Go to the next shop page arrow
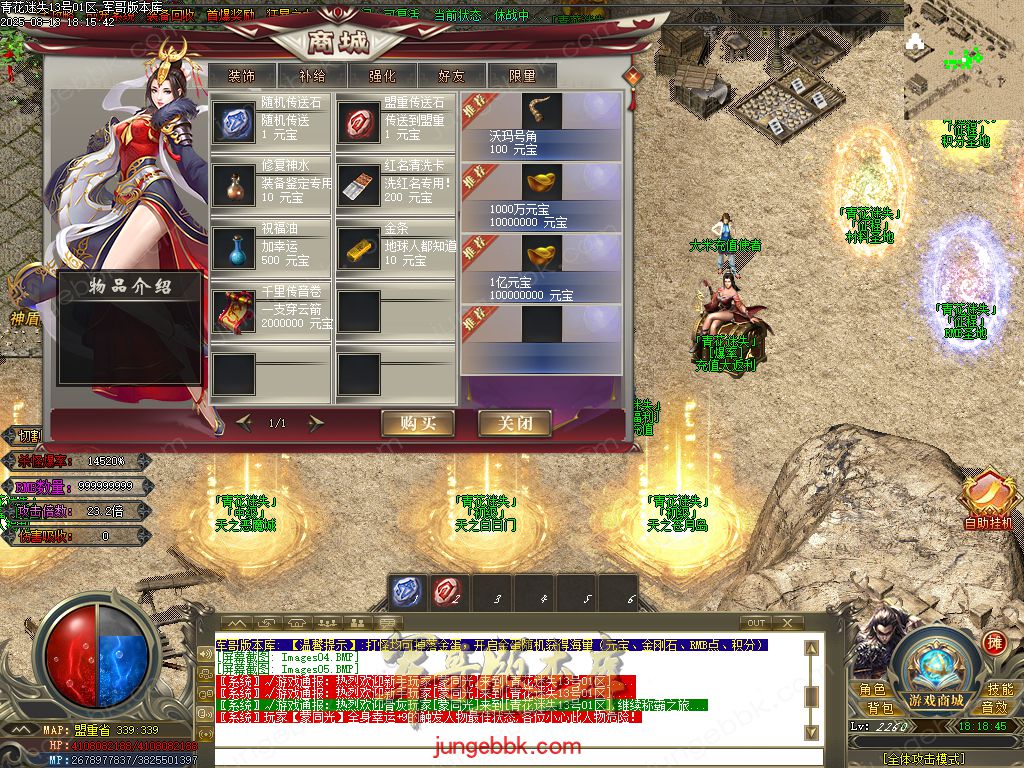 point(316,423)
